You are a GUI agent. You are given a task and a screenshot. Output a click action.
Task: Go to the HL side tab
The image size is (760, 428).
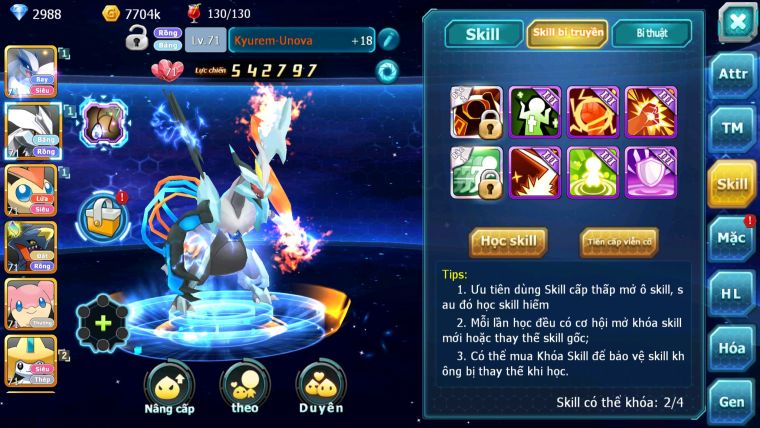[731, 293]
